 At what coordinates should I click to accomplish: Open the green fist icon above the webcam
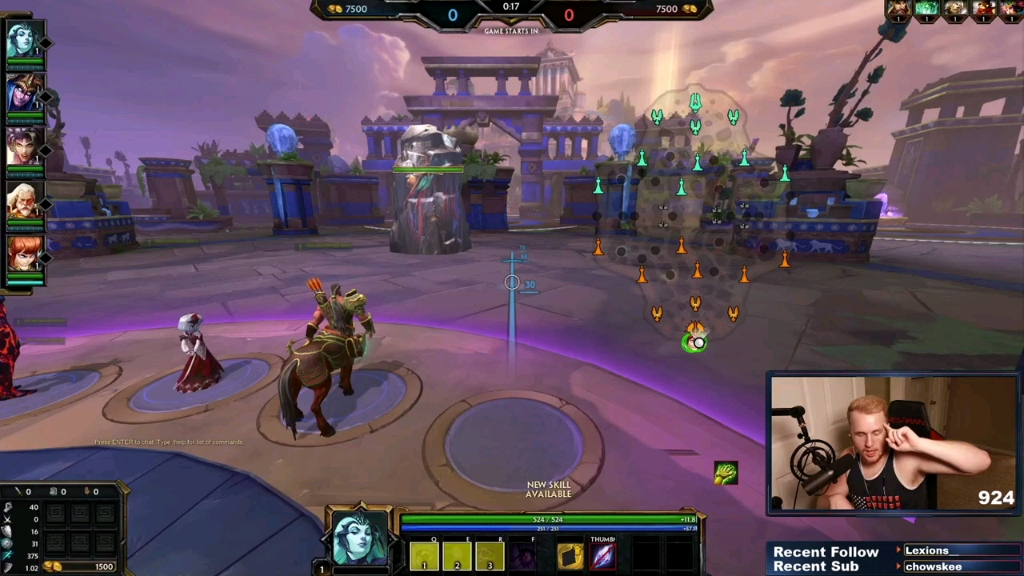(x=726, y=473)
